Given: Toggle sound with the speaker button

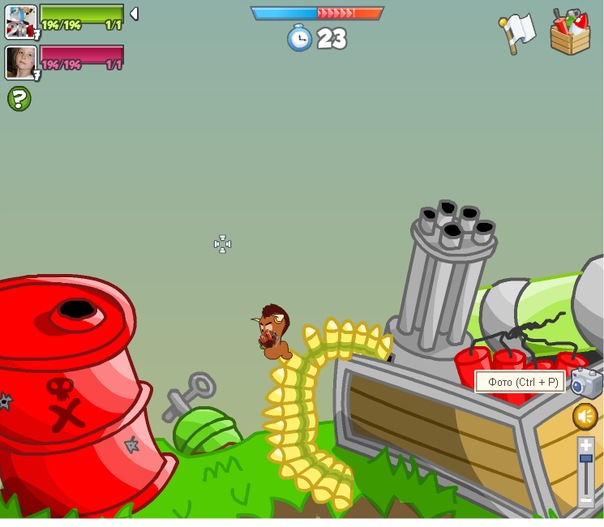Looking at the screenshot, I should [585, 416].
